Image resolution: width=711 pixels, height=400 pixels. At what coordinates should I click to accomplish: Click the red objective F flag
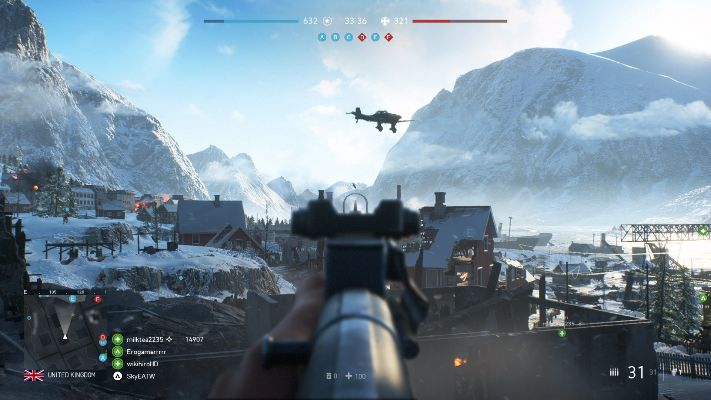tap(388, 37)
